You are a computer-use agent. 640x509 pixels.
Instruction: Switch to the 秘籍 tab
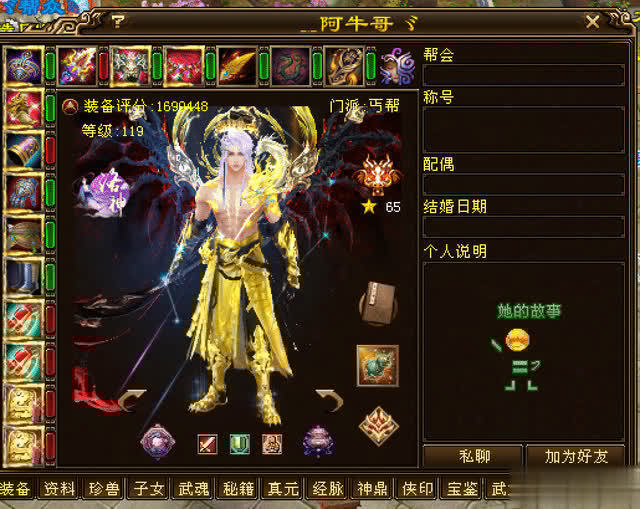coord(238,489)
